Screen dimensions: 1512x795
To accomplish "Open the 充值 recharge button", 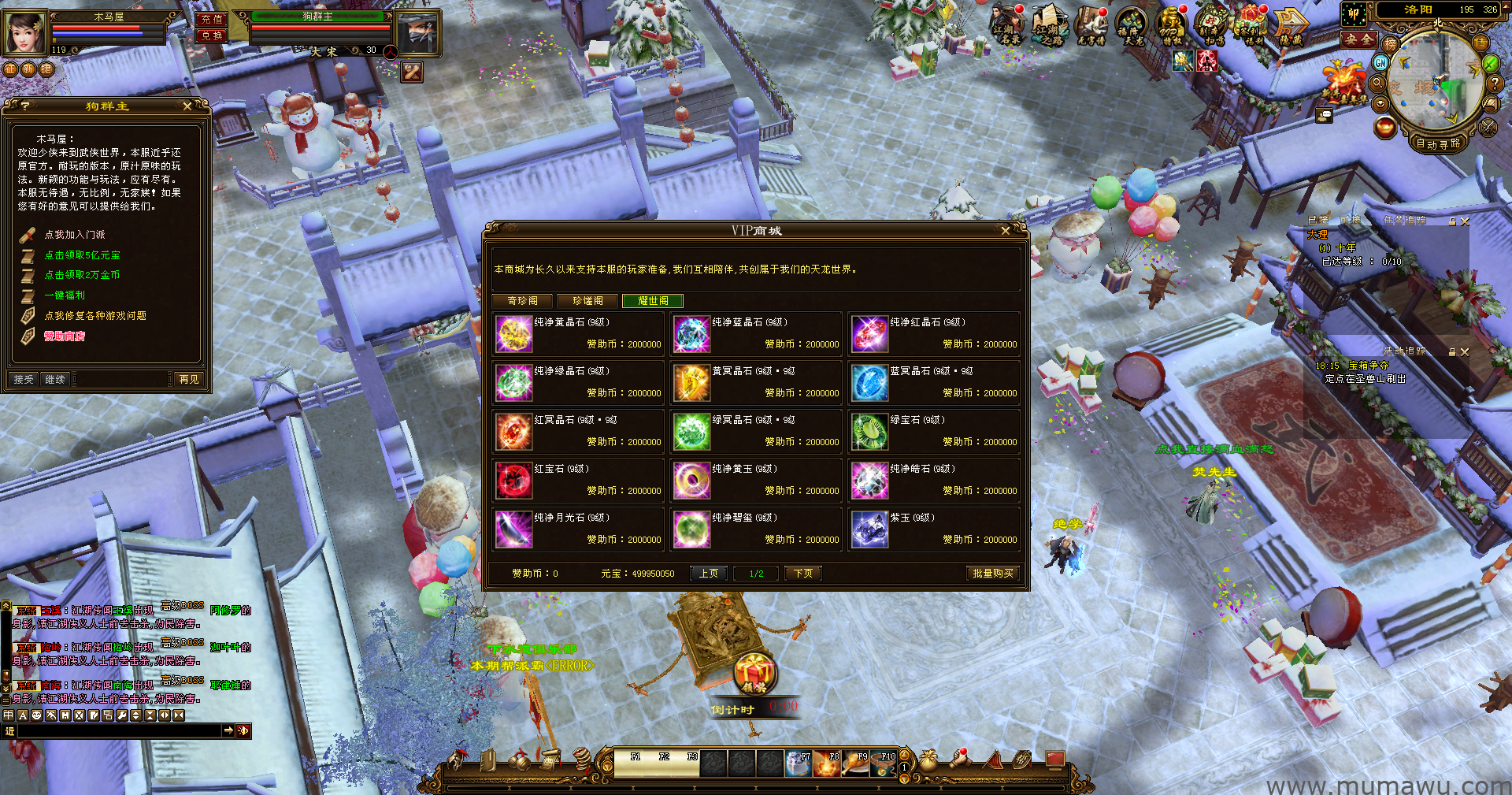I will coord(211,20).
